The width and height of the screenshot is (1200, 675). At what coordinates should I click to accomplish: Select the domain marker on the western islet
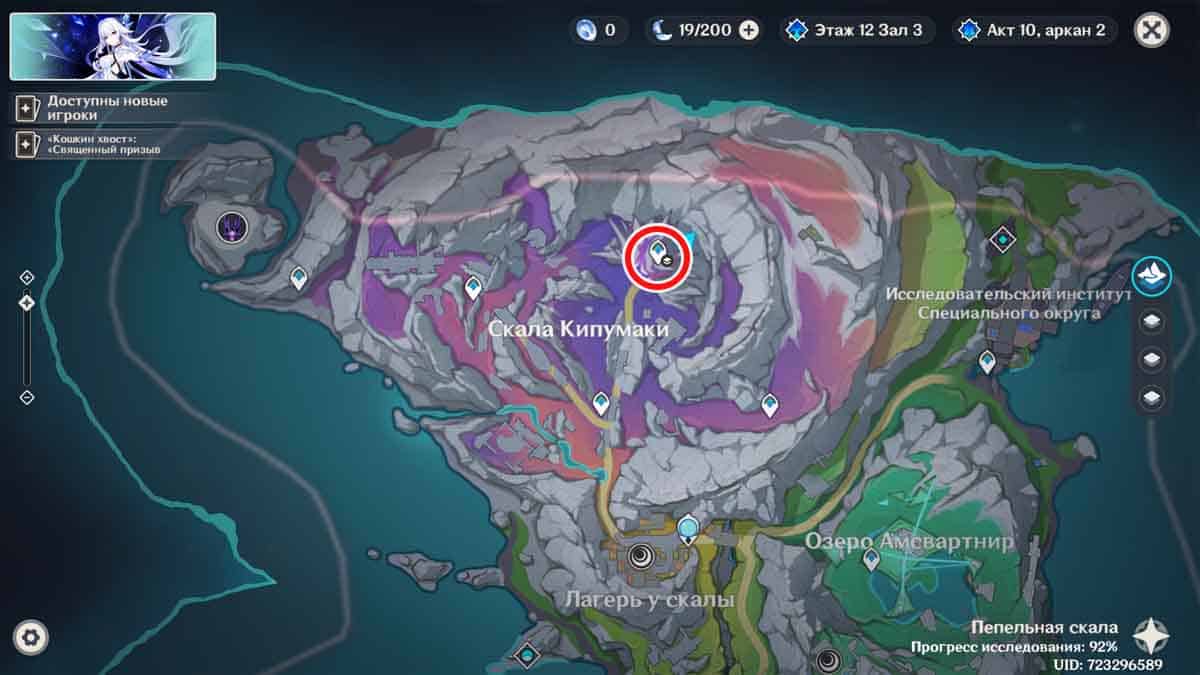coord(232,228)
